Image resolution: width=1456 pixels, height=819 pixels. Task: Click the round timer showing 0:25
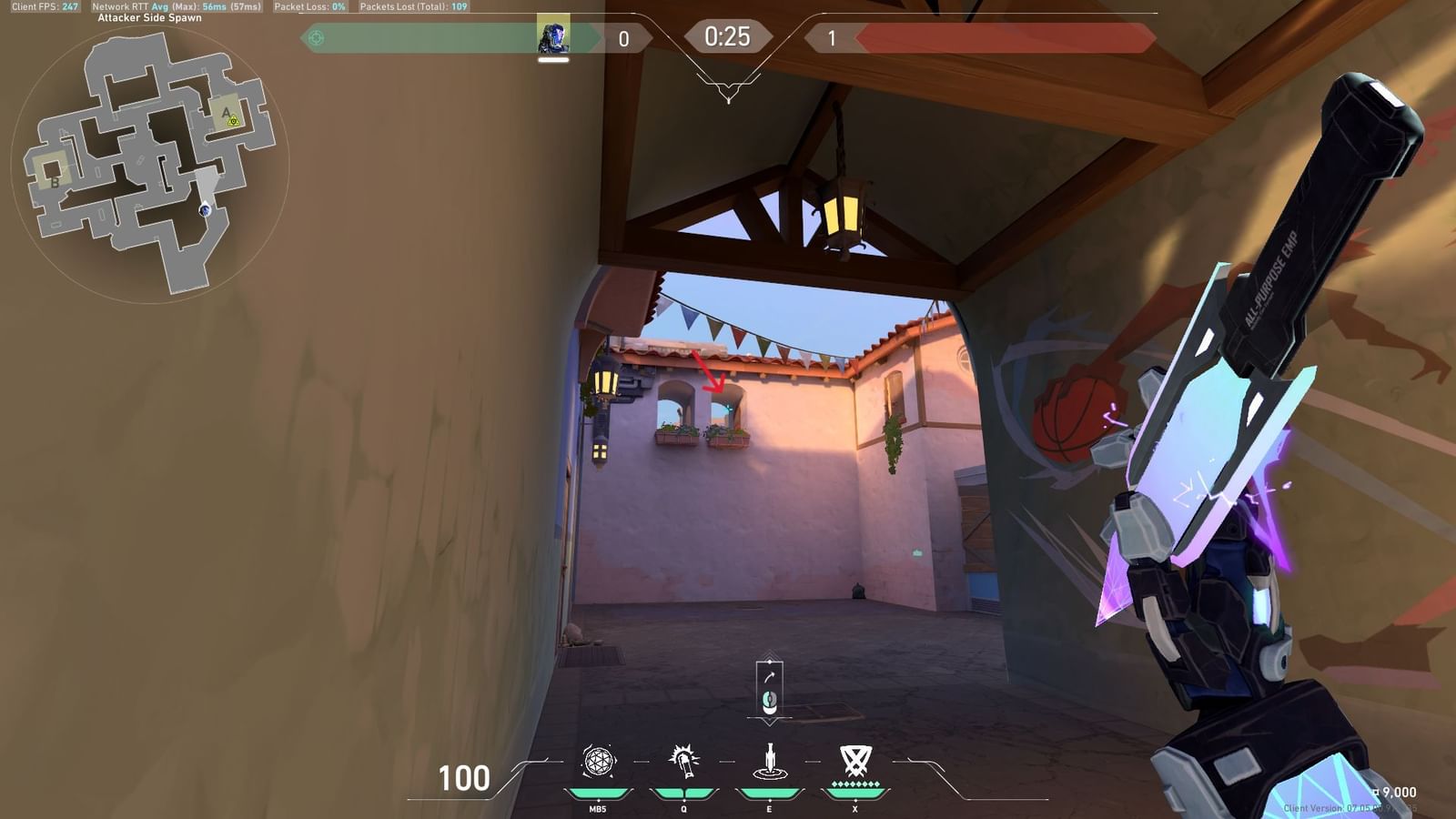729,37
